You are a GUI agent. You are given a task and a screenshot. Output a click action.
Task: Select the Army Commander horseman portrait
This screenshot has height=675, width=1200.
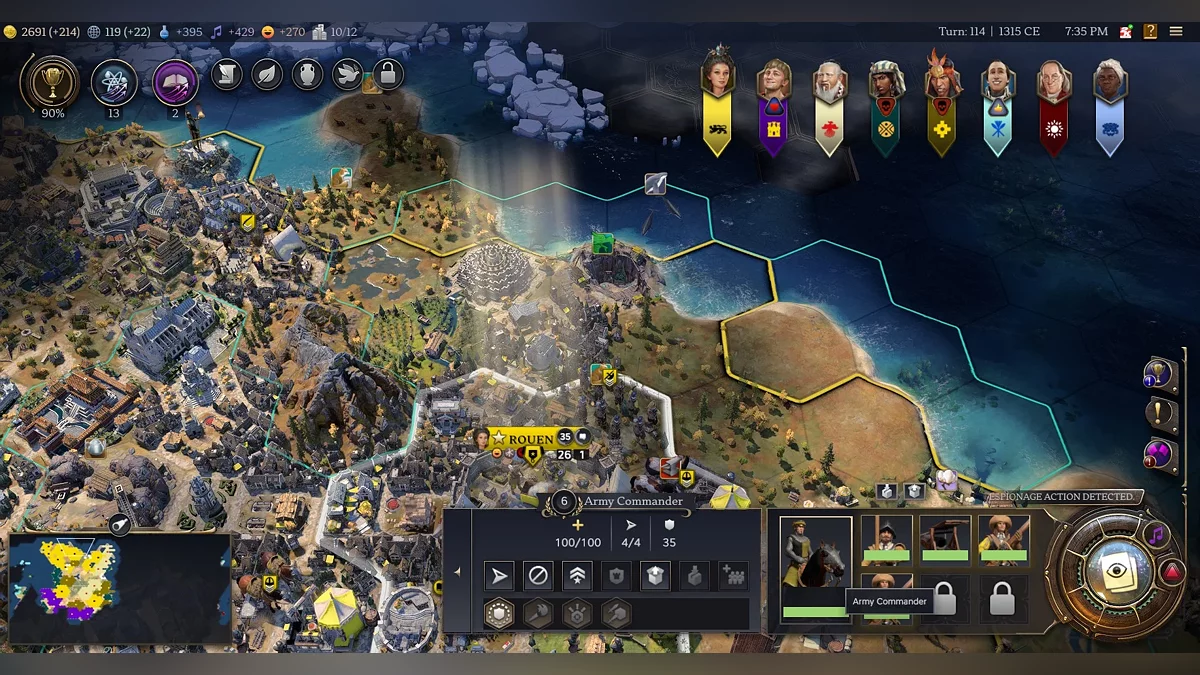815,567
